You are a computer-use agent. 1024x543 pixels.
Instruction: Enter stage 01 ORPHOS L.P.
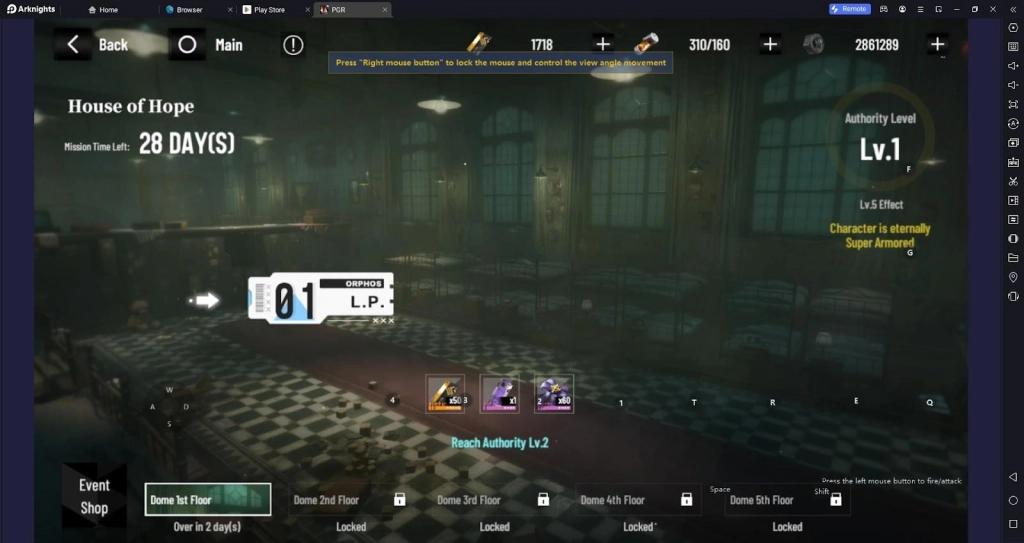(x=321, y=297)
